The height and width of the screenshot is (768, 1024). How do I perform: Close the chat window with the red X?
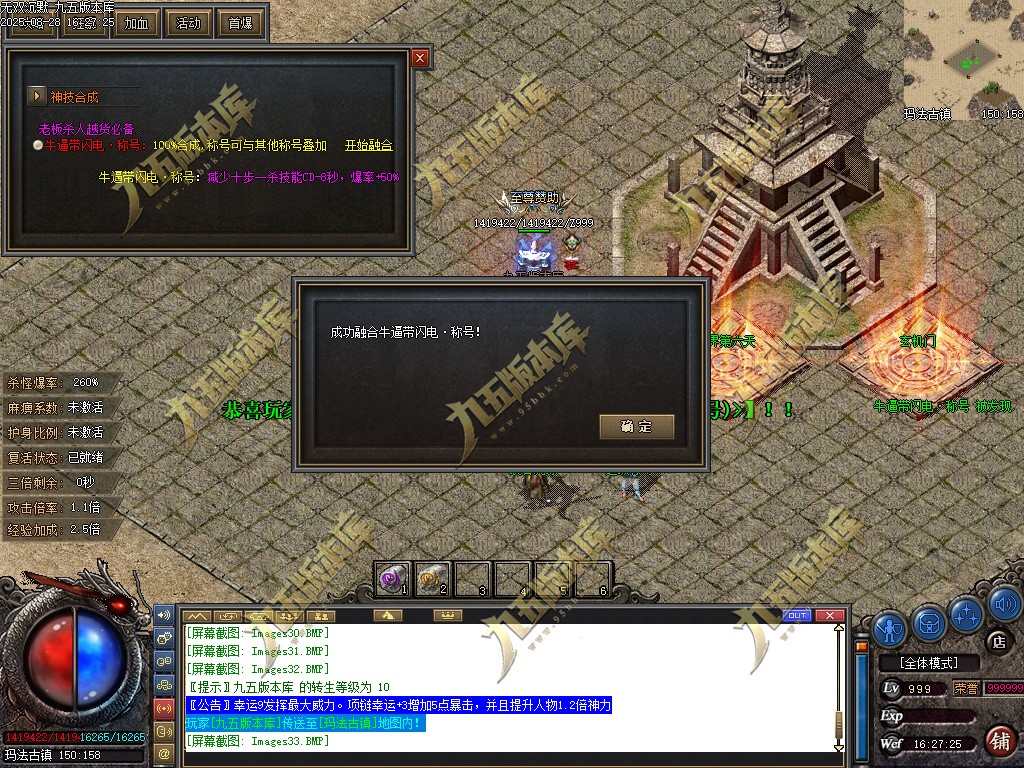[x=828, y=615]
